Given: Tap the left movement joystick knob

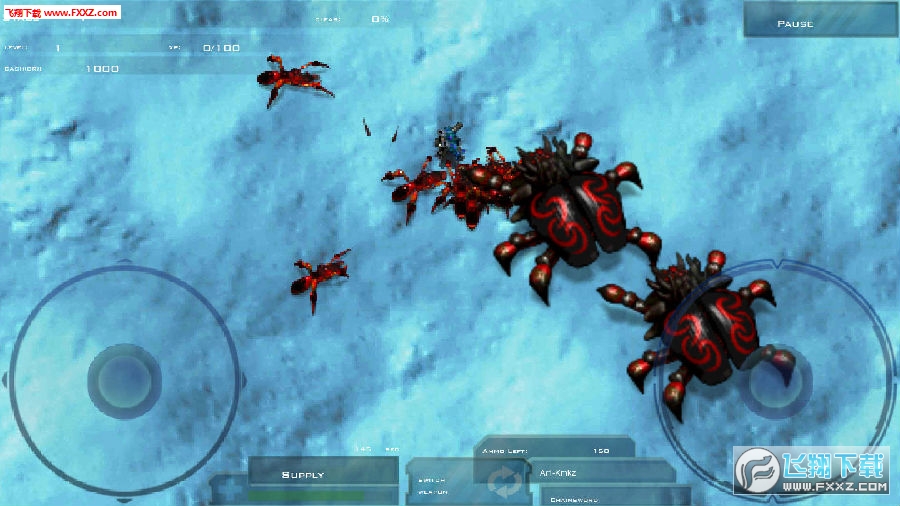Looking at the screenshot, I should 124,380.
